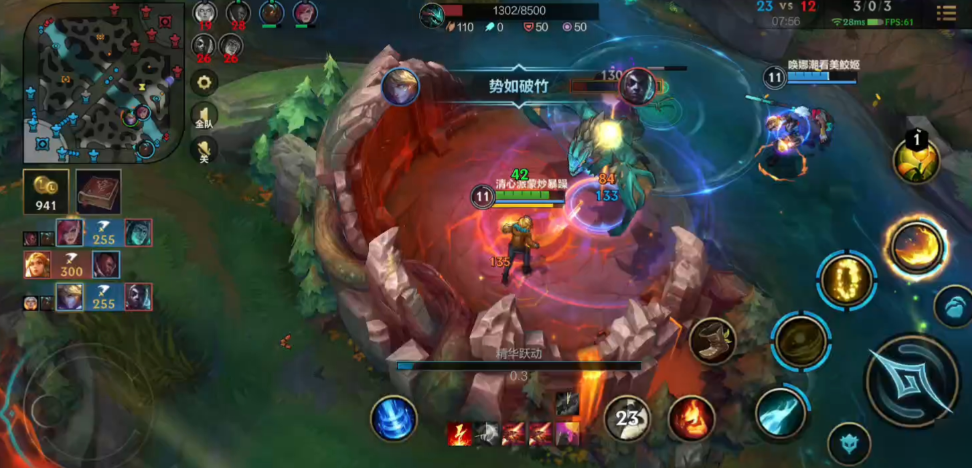Open the scoreboard menu icon
The width and height of the screenshot is (972, 468).
[945, 13]
